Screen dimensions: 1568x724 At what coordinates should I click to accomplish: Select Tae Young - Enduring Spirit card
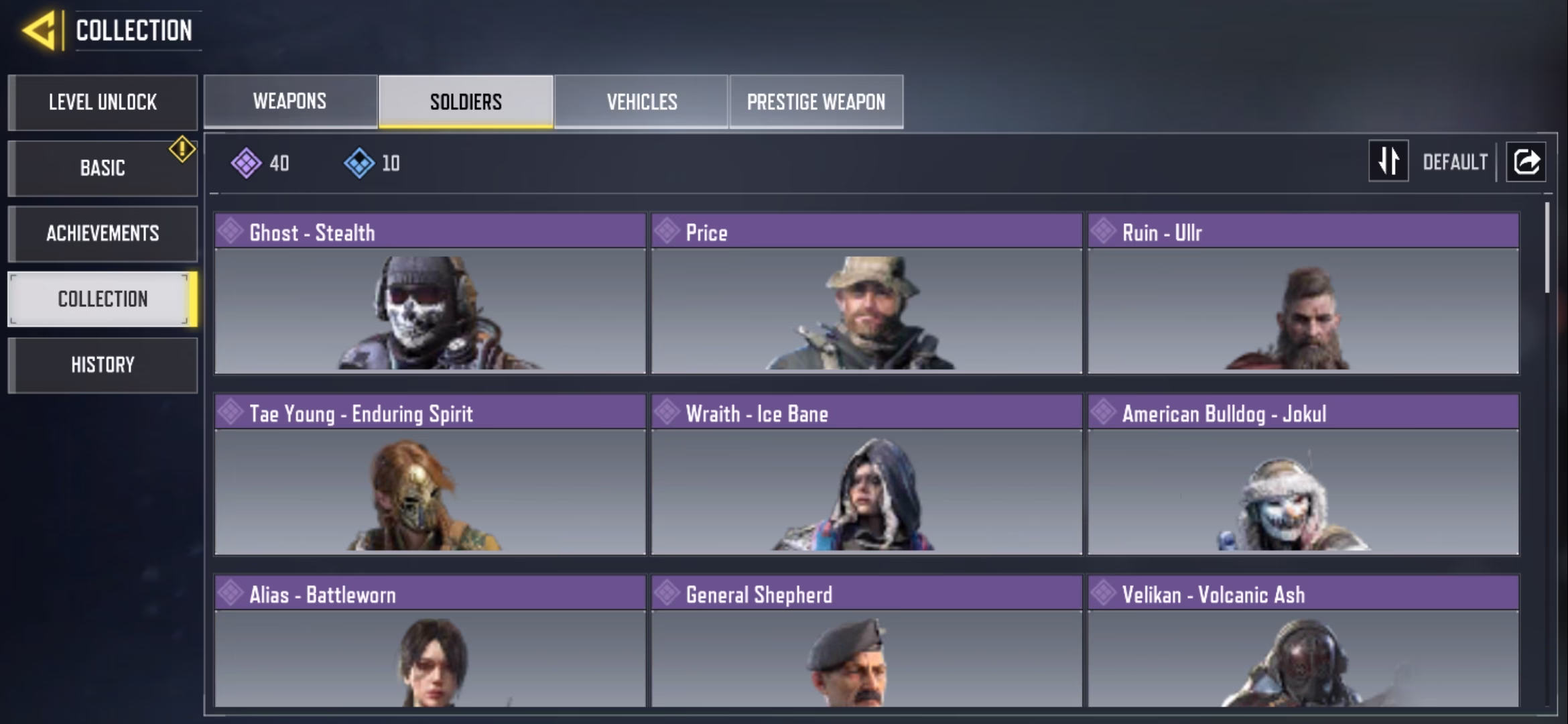pyautogui.click(x=430, y=475)
